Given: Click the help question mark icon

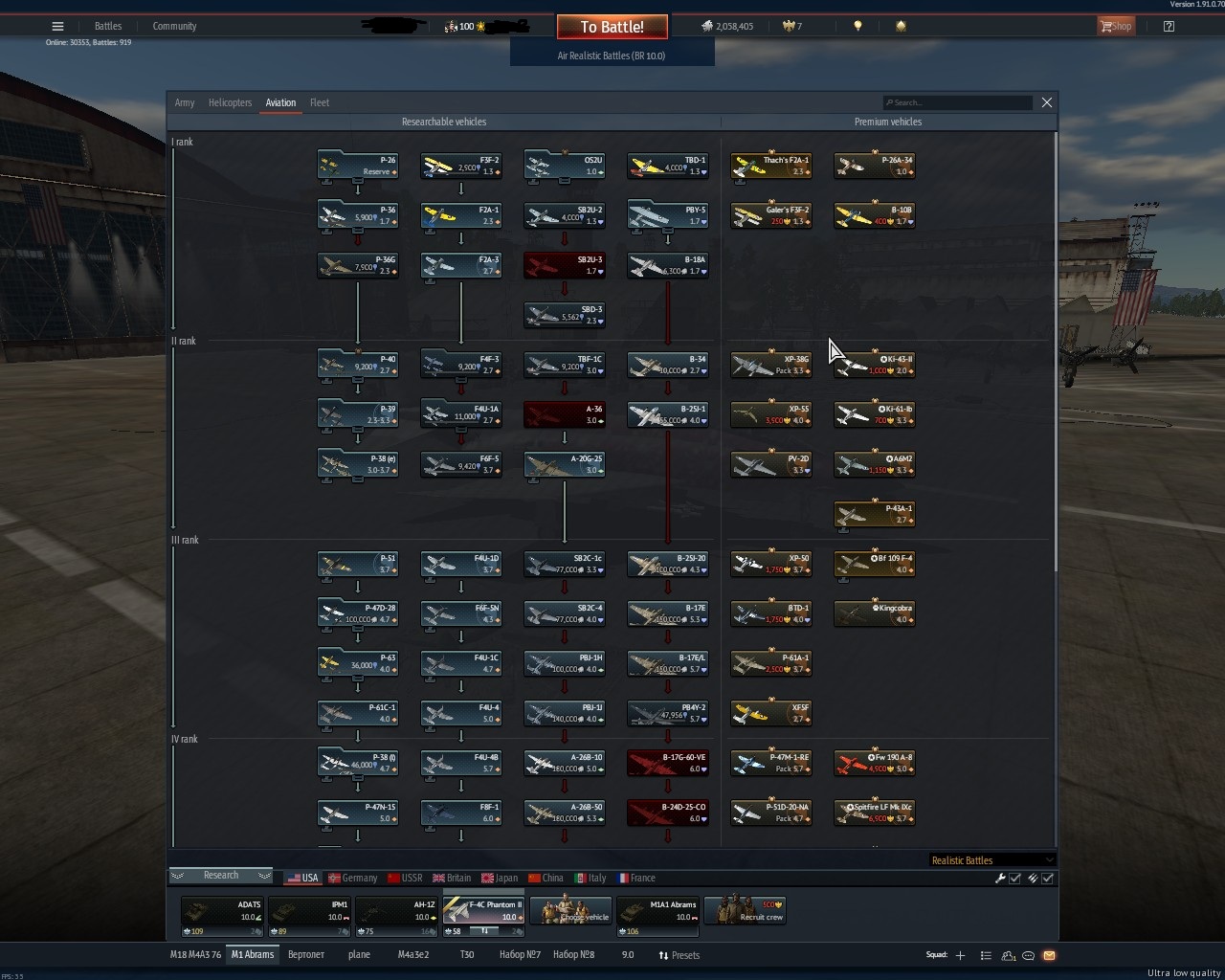Looking at the screenshot, I should (1168, 26).
